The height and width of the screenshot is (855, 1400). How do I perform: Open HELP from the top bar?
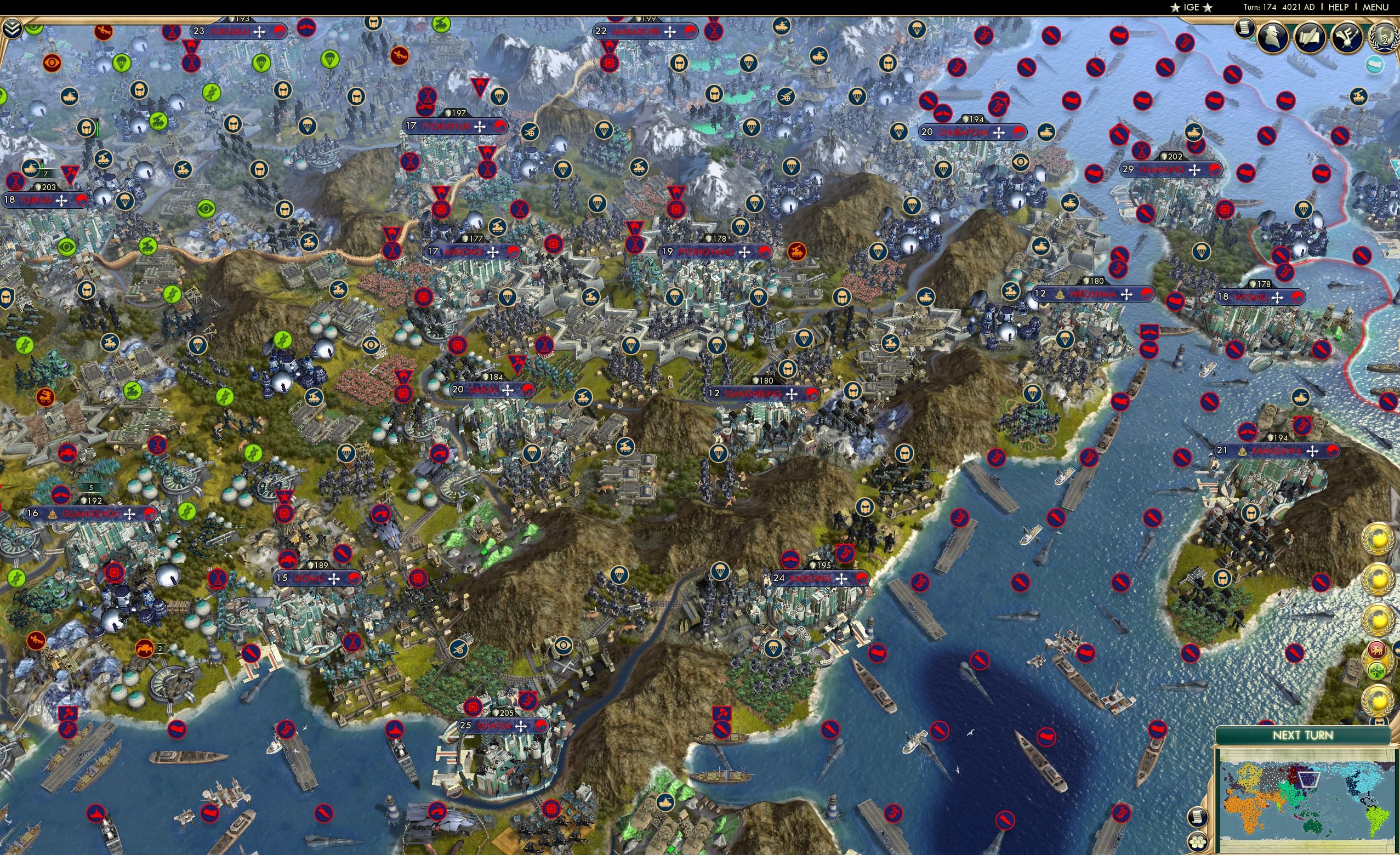(x=1339, y=7)
